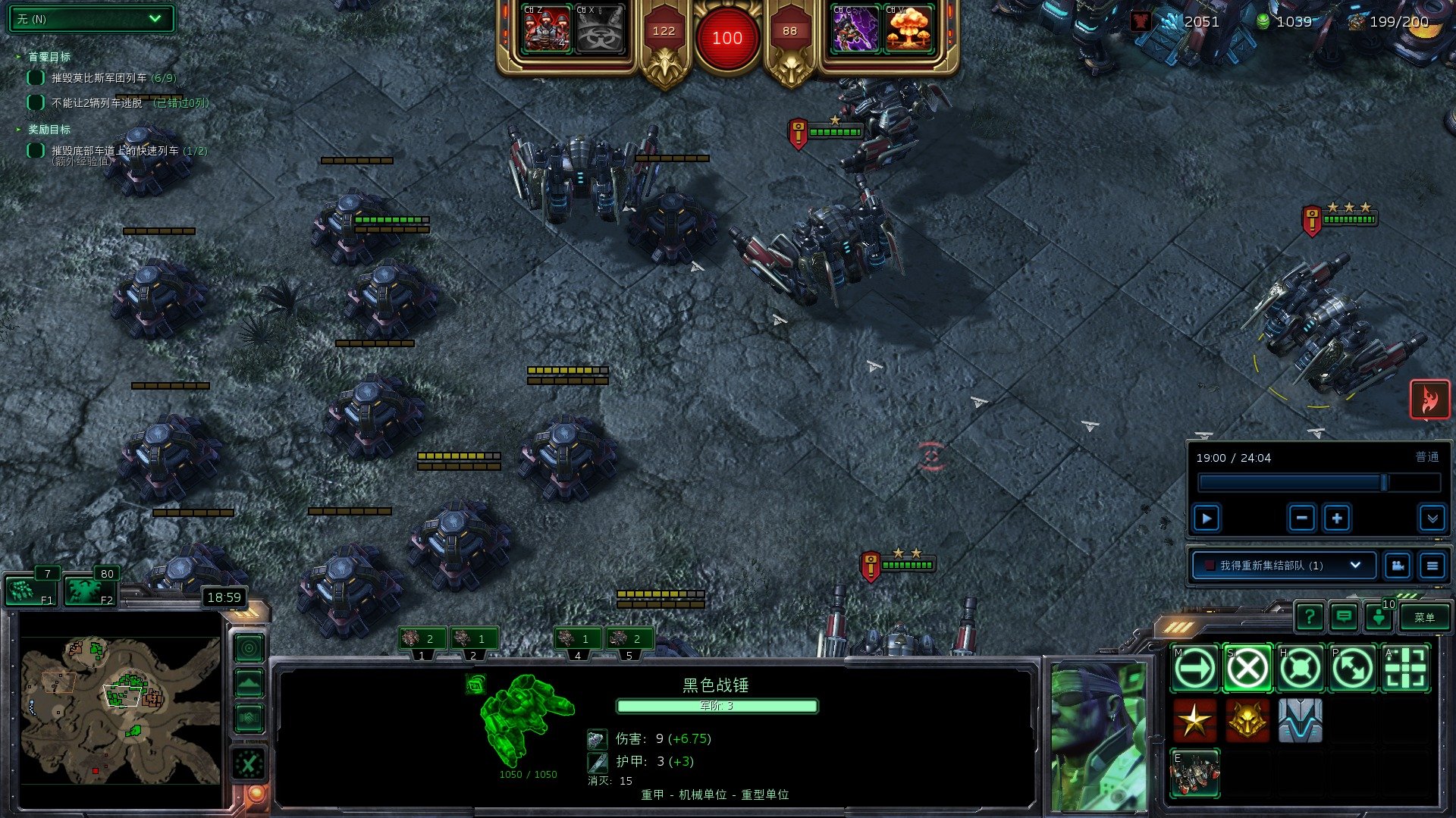
Task: Increase replay speed with the plus button
Action: point(1337,519)
